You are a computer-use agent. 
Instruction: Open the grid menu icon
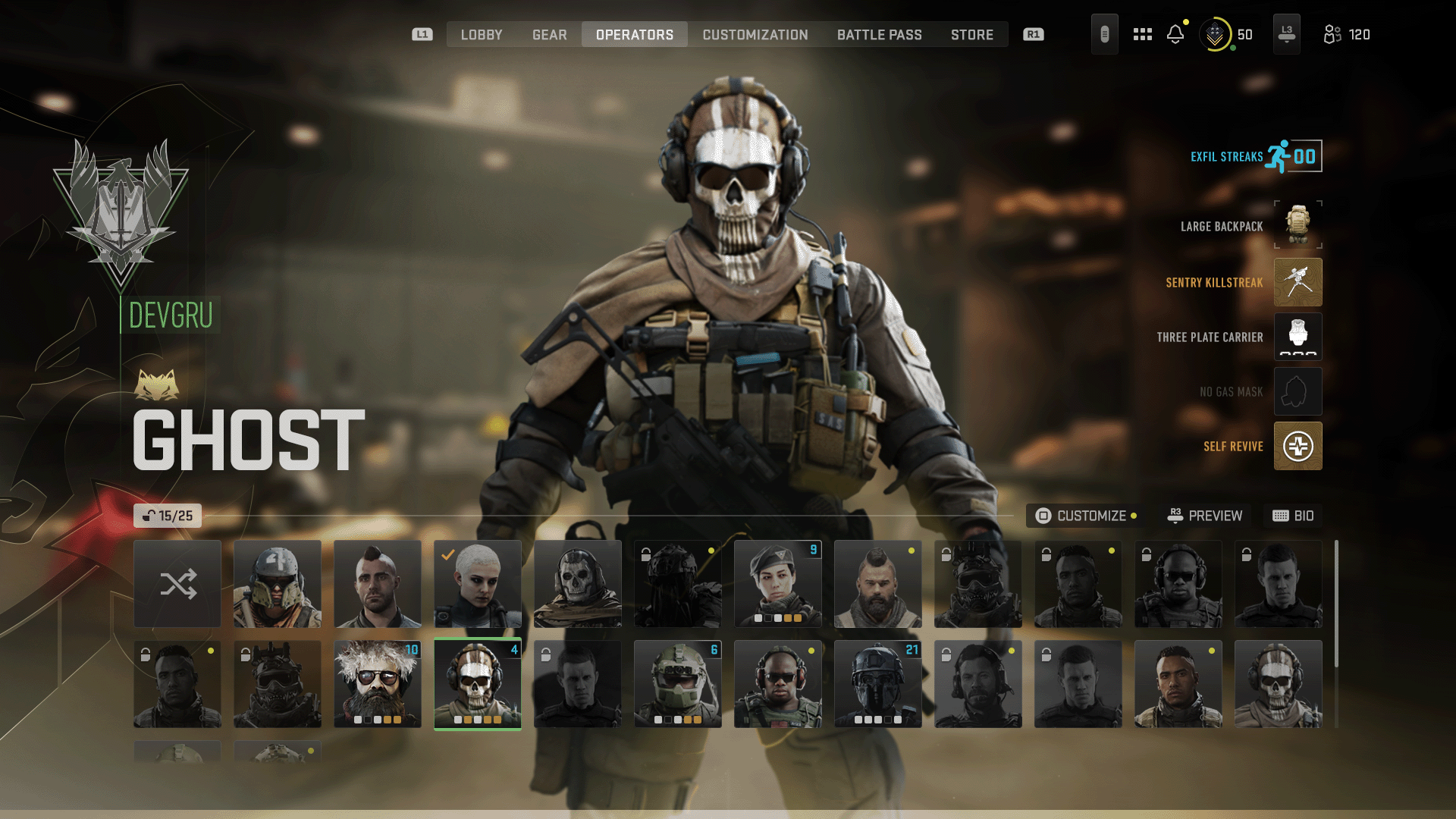1142,35
